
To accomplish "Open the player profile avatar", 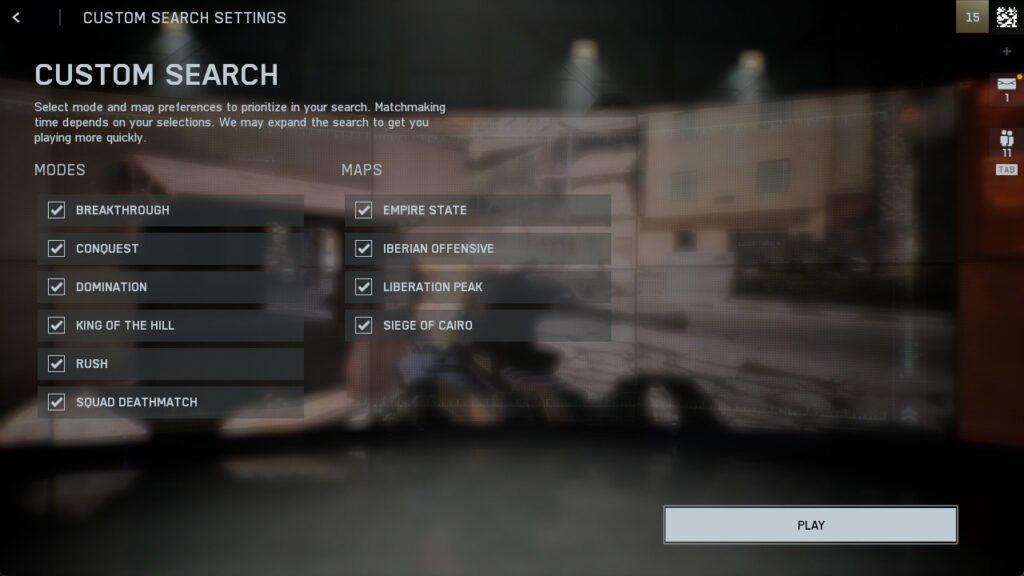I will [x=1006, y=17].
